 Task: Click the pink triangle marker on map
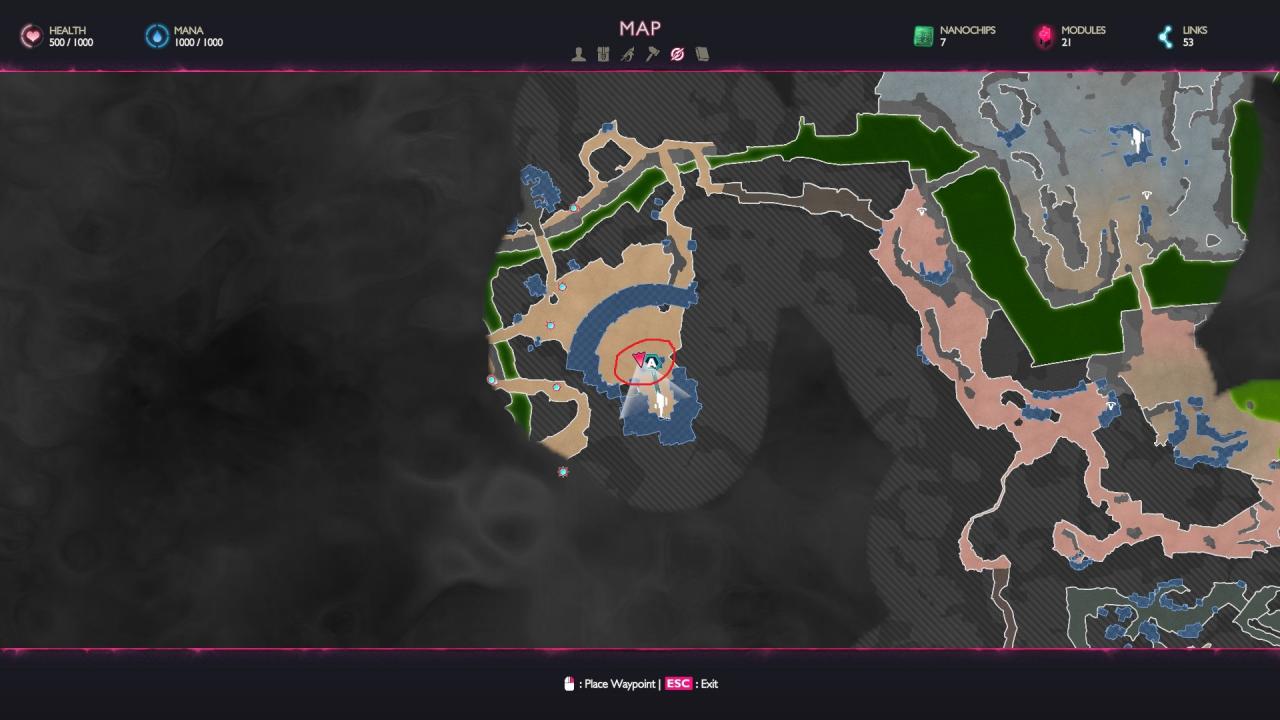pos(639,359)
